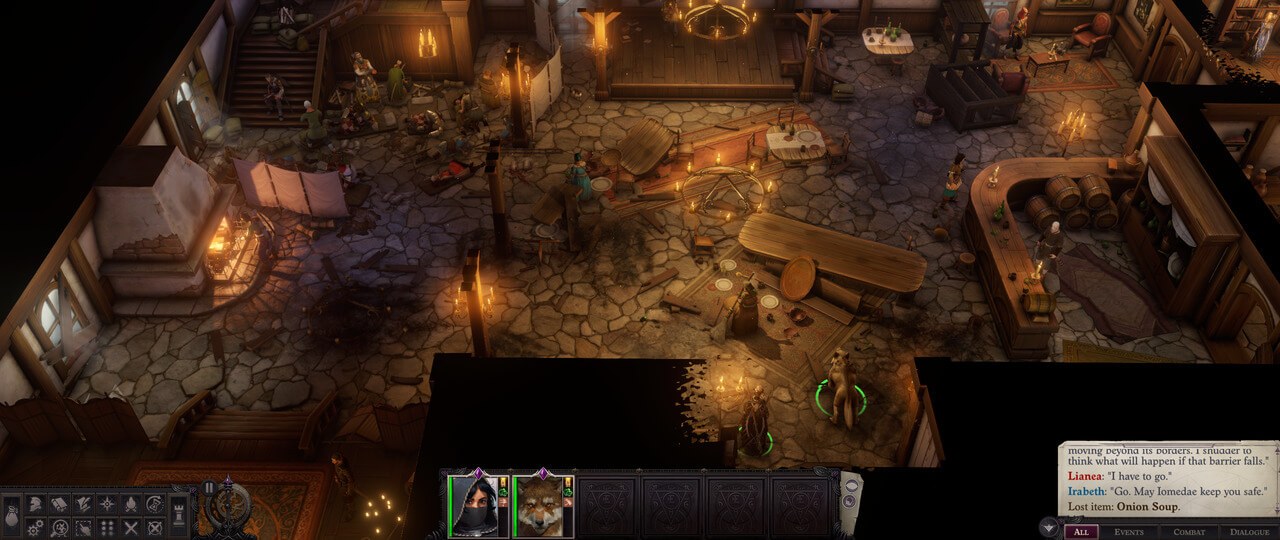The width and height of the screenshot is (1280, 540).
Task: Click the compass star icon
Action: pyautogui.click(x=107, y=503)
